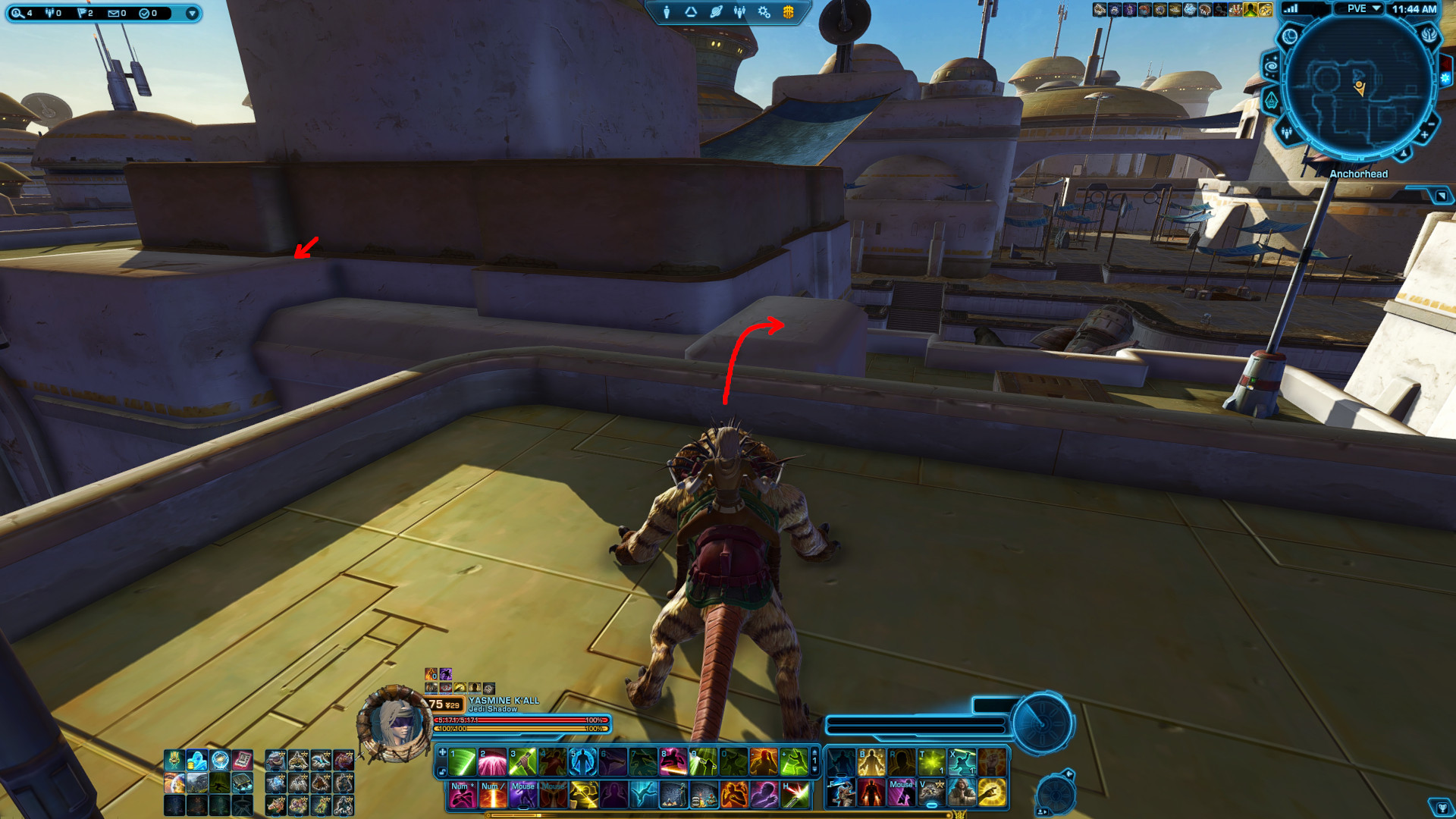This screenshot has width=1456, height=819.
Task: Activate the blue shielded figure ability in slot 5
Action: pyautogui.click(x=583, y=762)
